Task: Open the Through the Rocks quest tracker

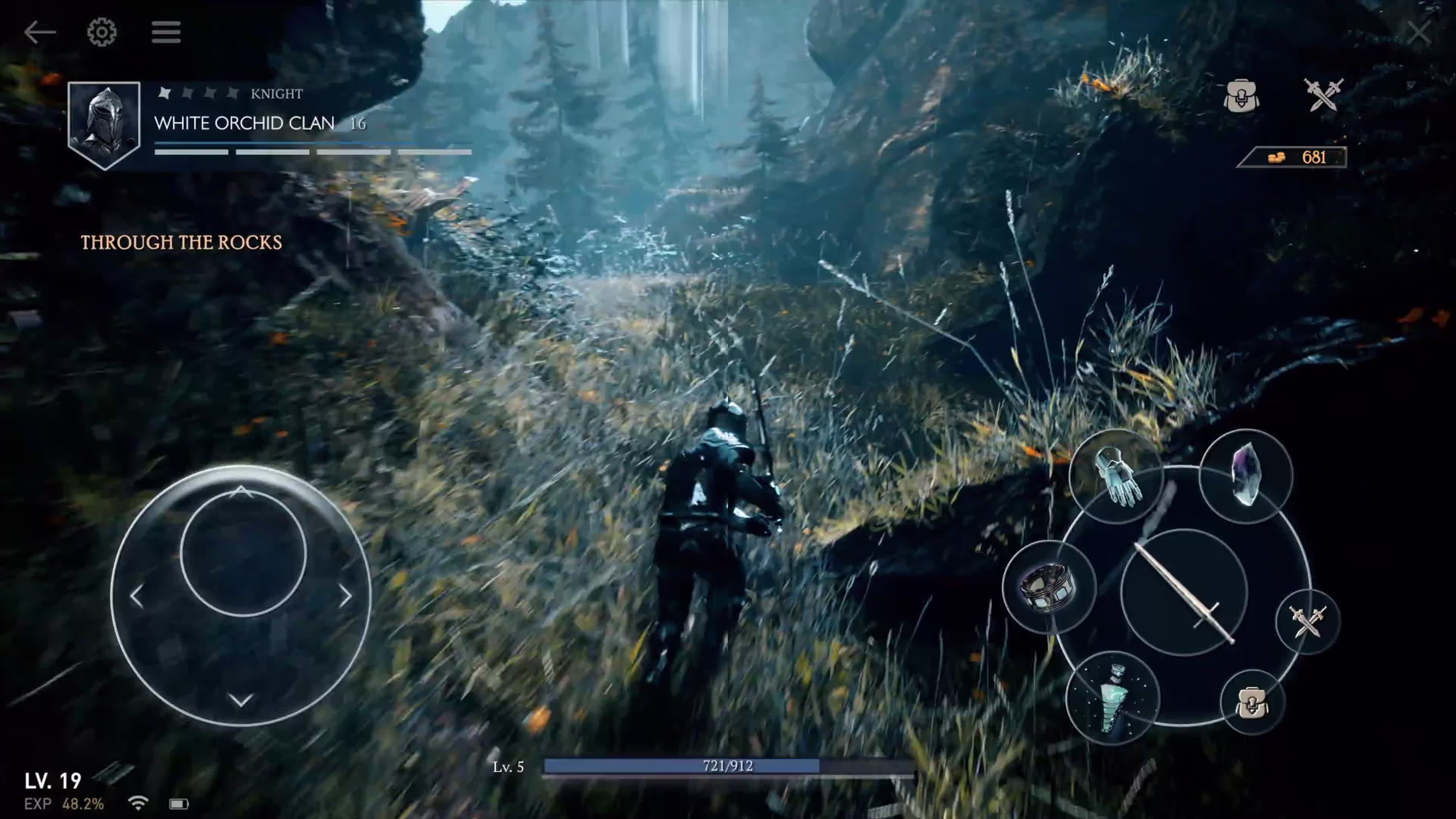Action: (x=182, y=242)
